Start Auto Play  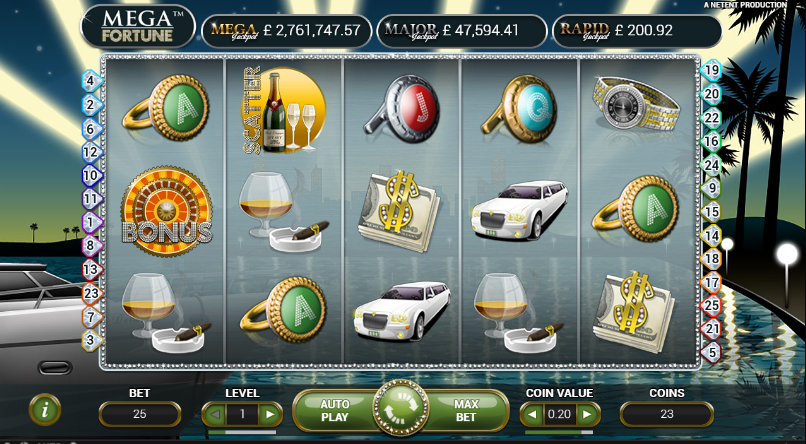click(334, 410)
